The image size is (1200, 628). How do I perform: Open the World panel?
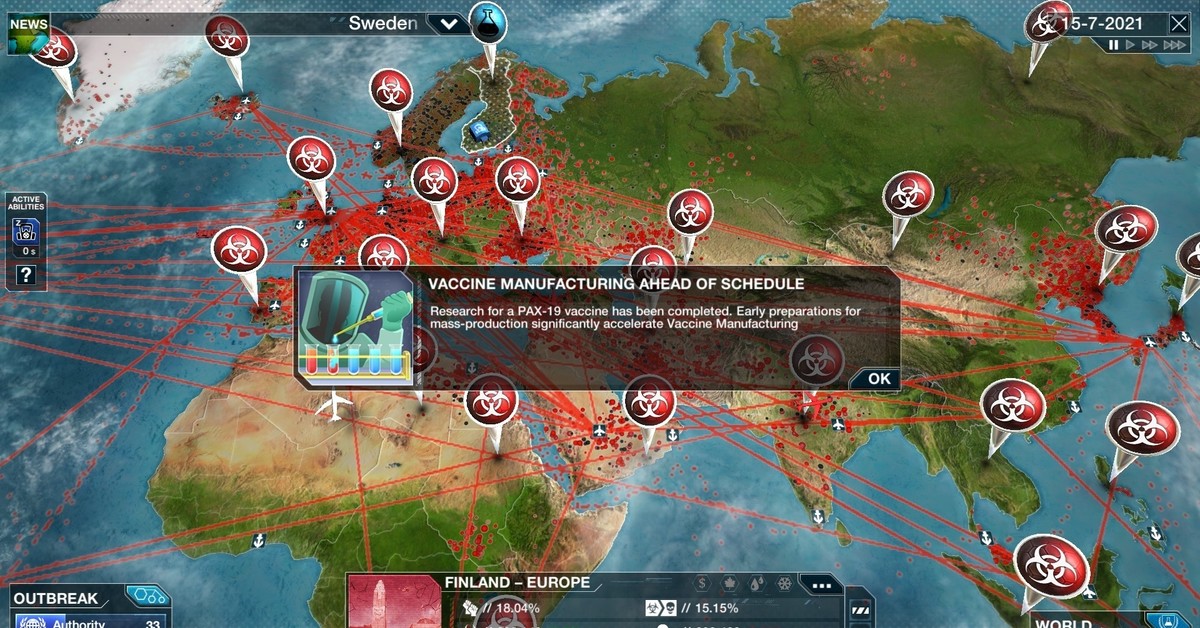[x=1064, y=621]
